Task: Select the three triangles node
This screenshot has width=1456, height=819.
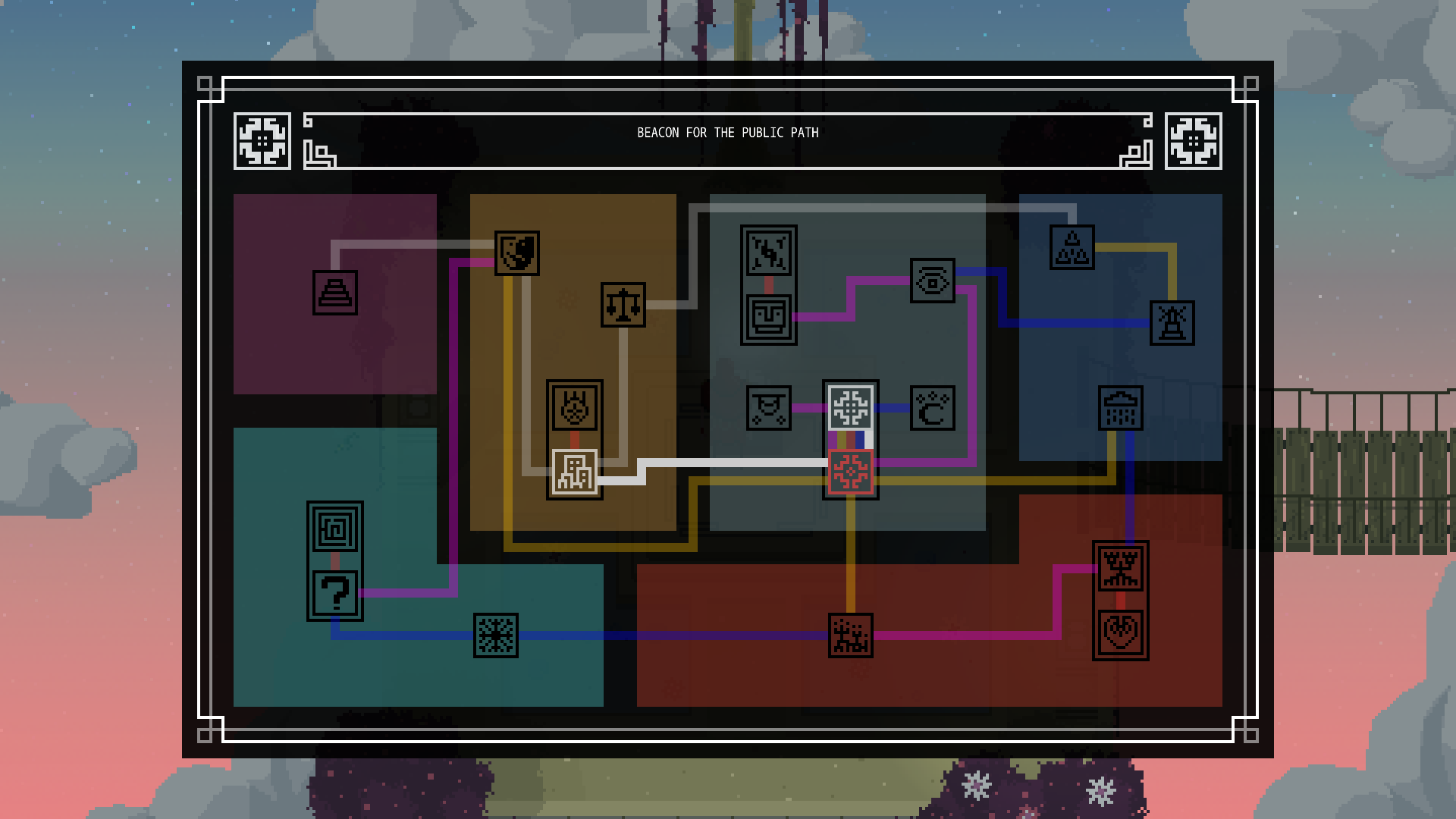Action: 1072,247
